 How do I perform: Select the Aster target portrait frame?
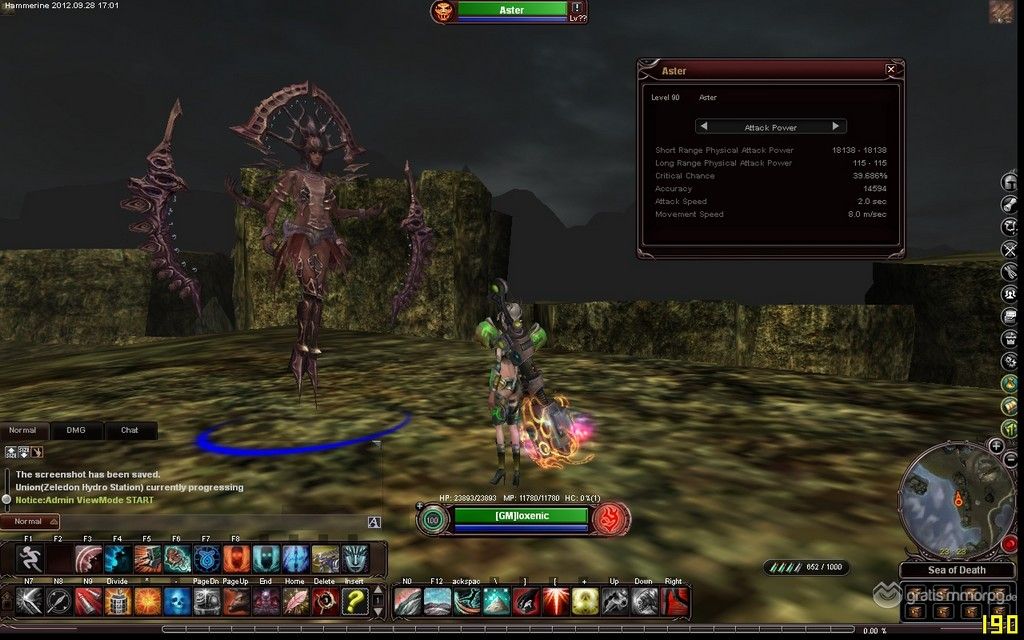coord(444,11)
